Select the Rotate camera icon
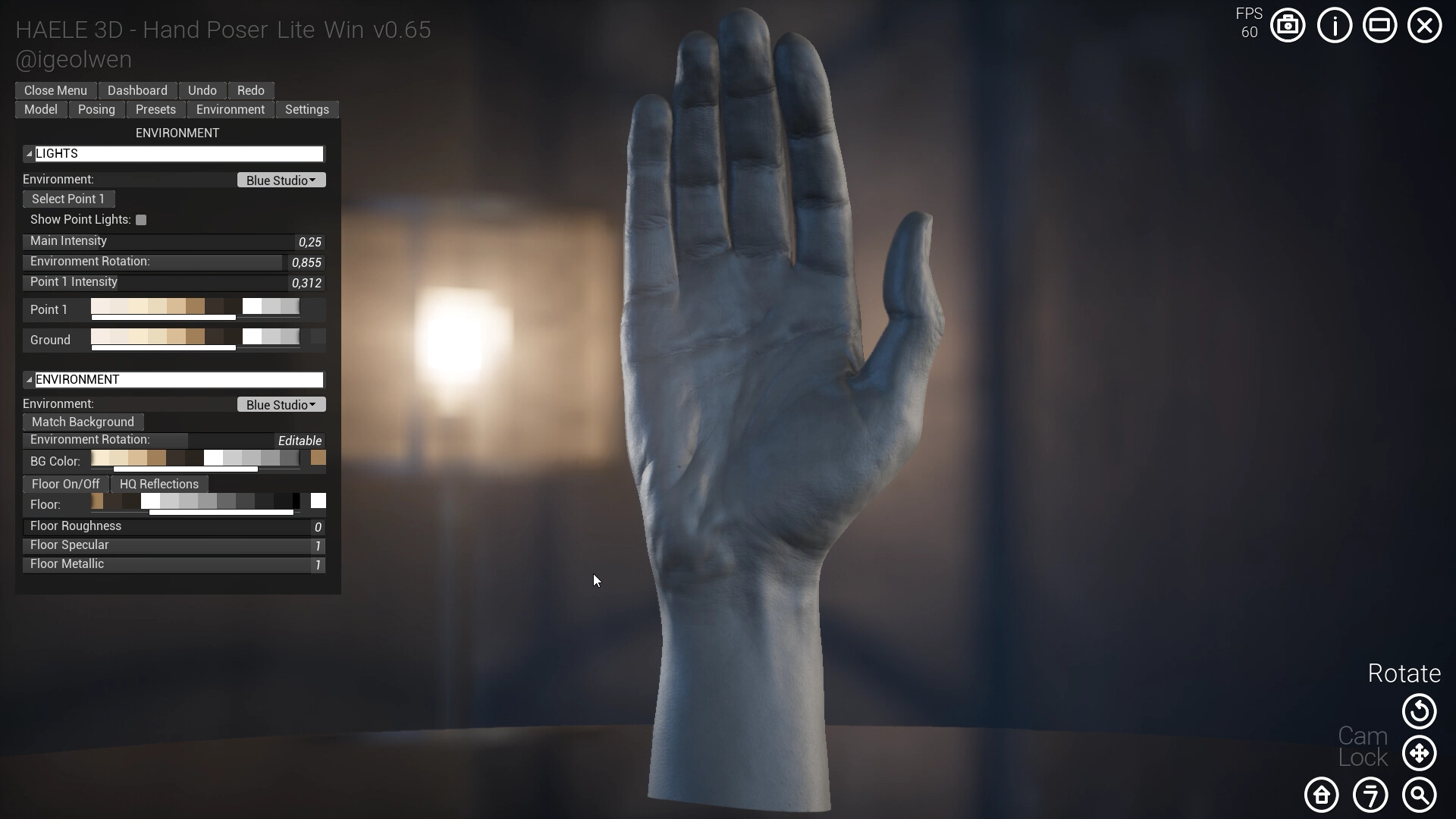The image size is (1456, 819). (x=1419, y=712)
